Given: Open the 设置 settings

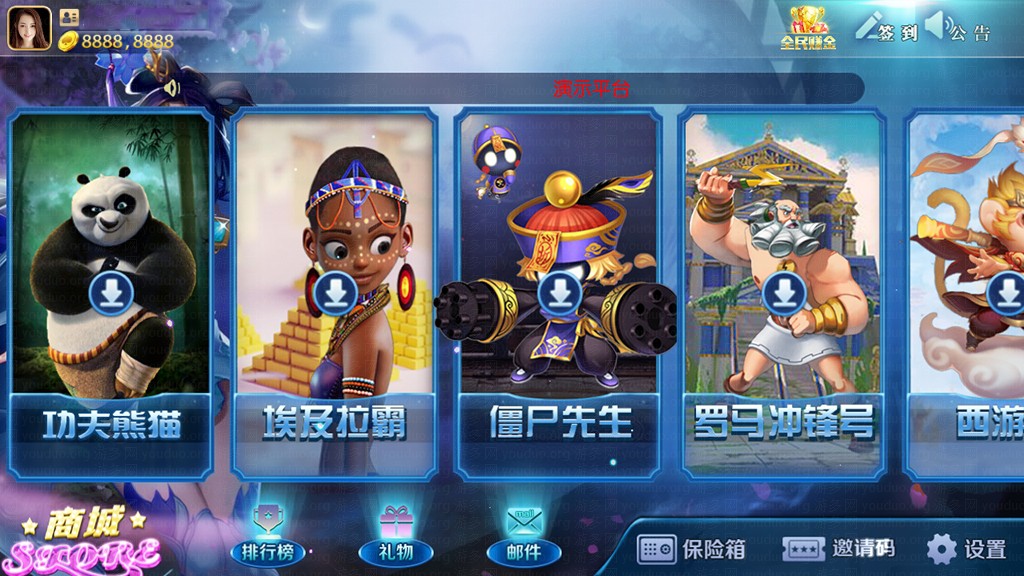Looking at the screenshot, I should pos(966,548).
